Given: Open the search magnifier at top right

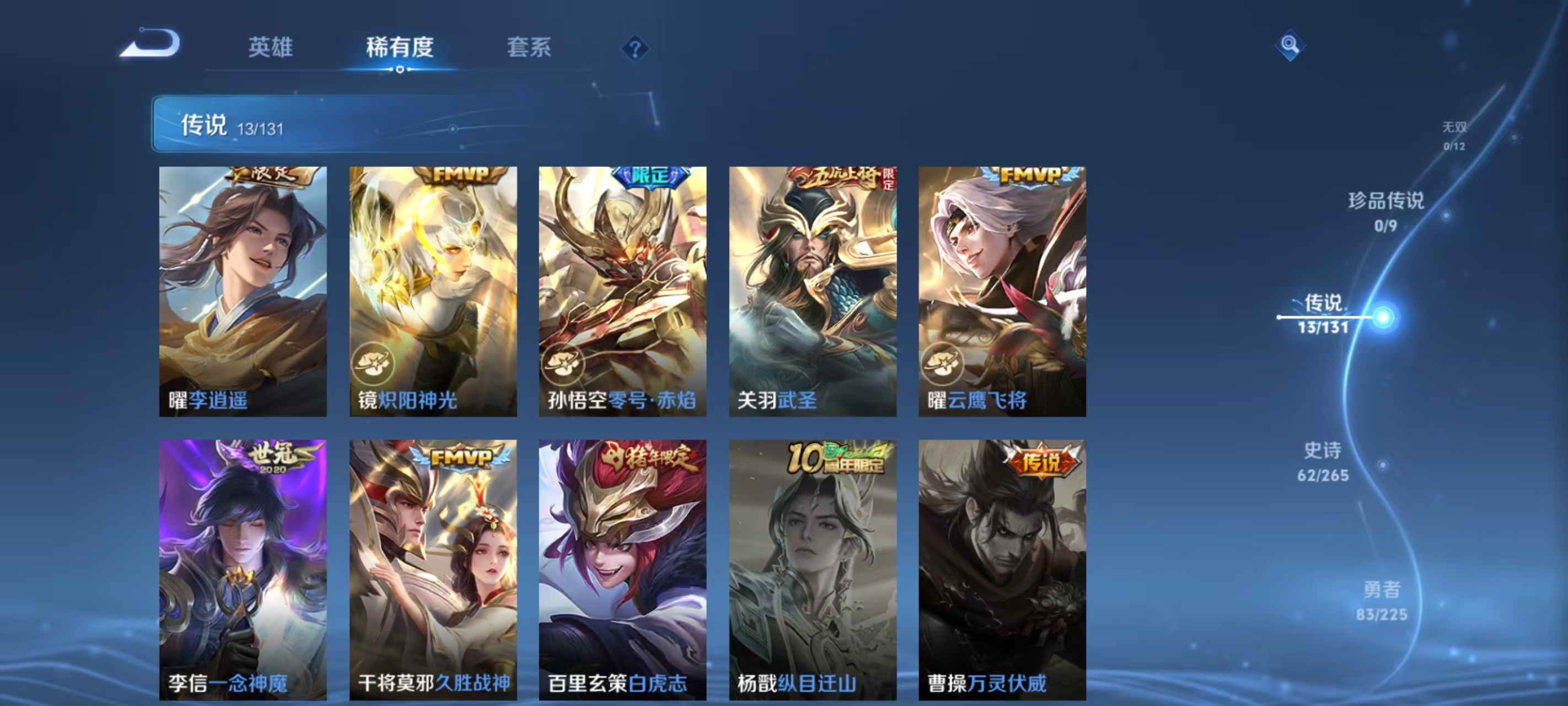Looking at the screenshot, I should coord(1291,45).
